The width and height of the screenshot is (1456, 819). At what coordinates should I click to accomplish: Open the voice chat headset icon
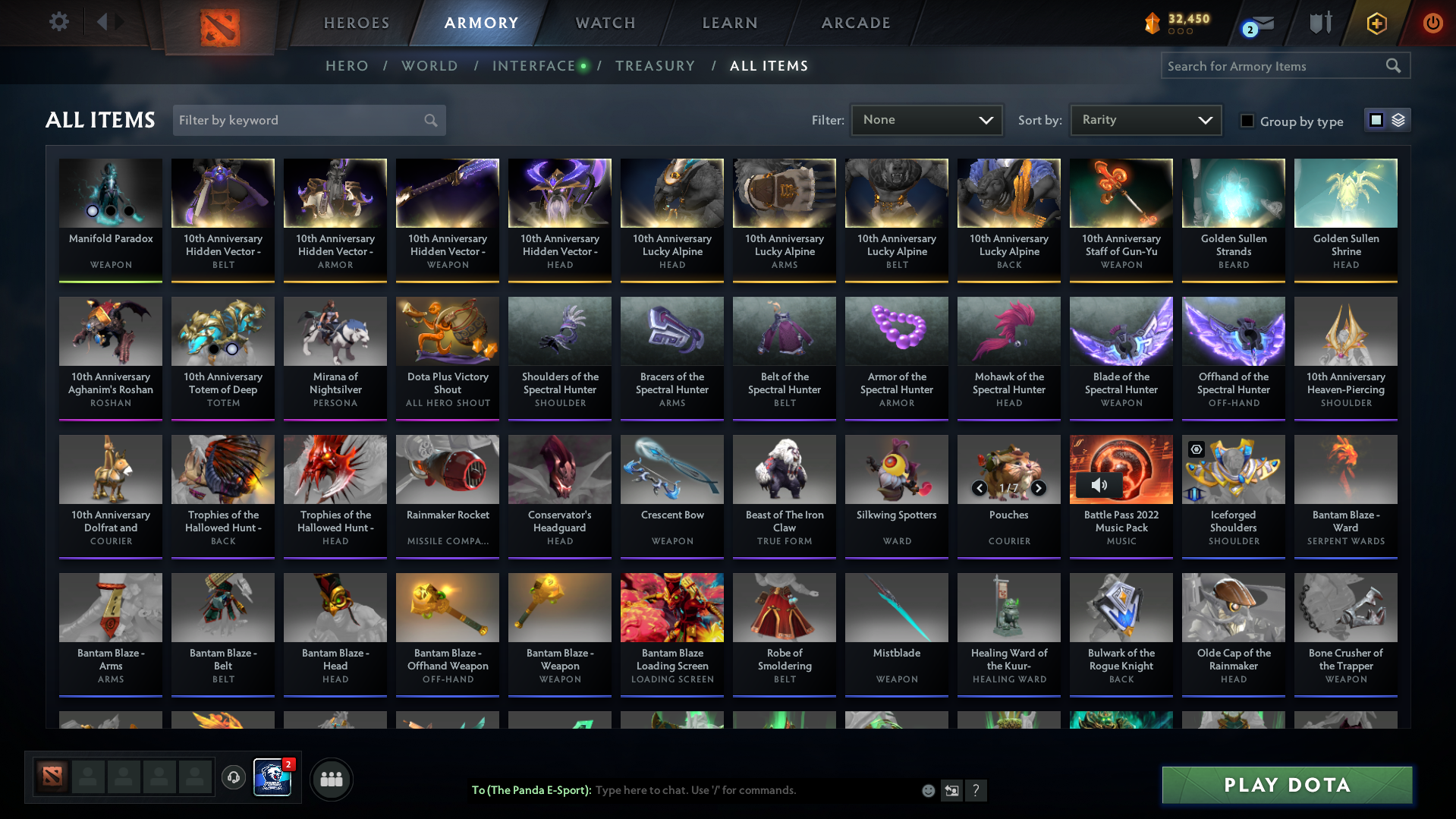click(x=234, y=779)
